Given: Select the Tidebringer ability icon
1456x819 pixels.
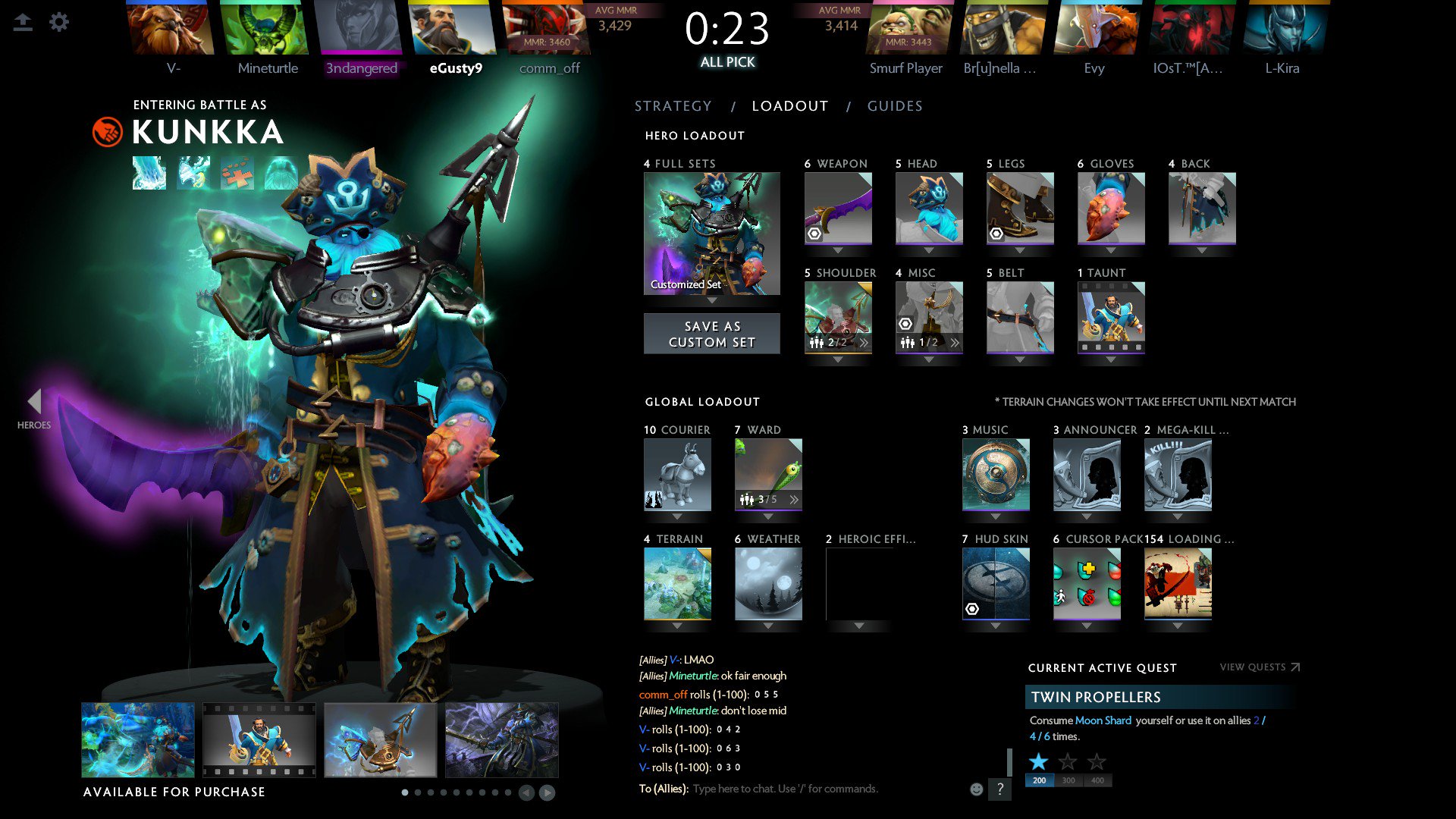Looking at the screenshot, I should tap(193, 173).
